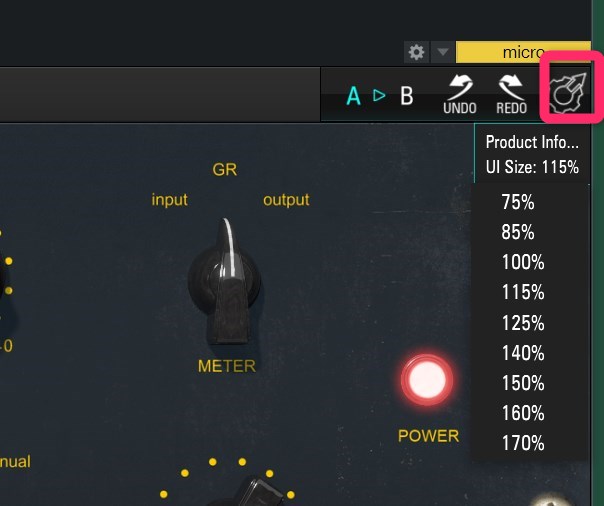Toggle the red POWER light button
The width and height of the screenshot is (604, 506).
click(427, 381)
